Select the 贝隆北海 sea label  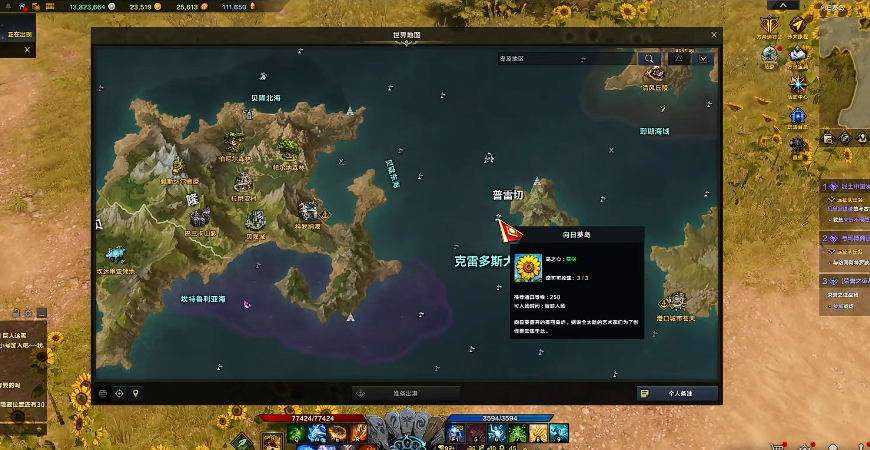coord(265,98)
